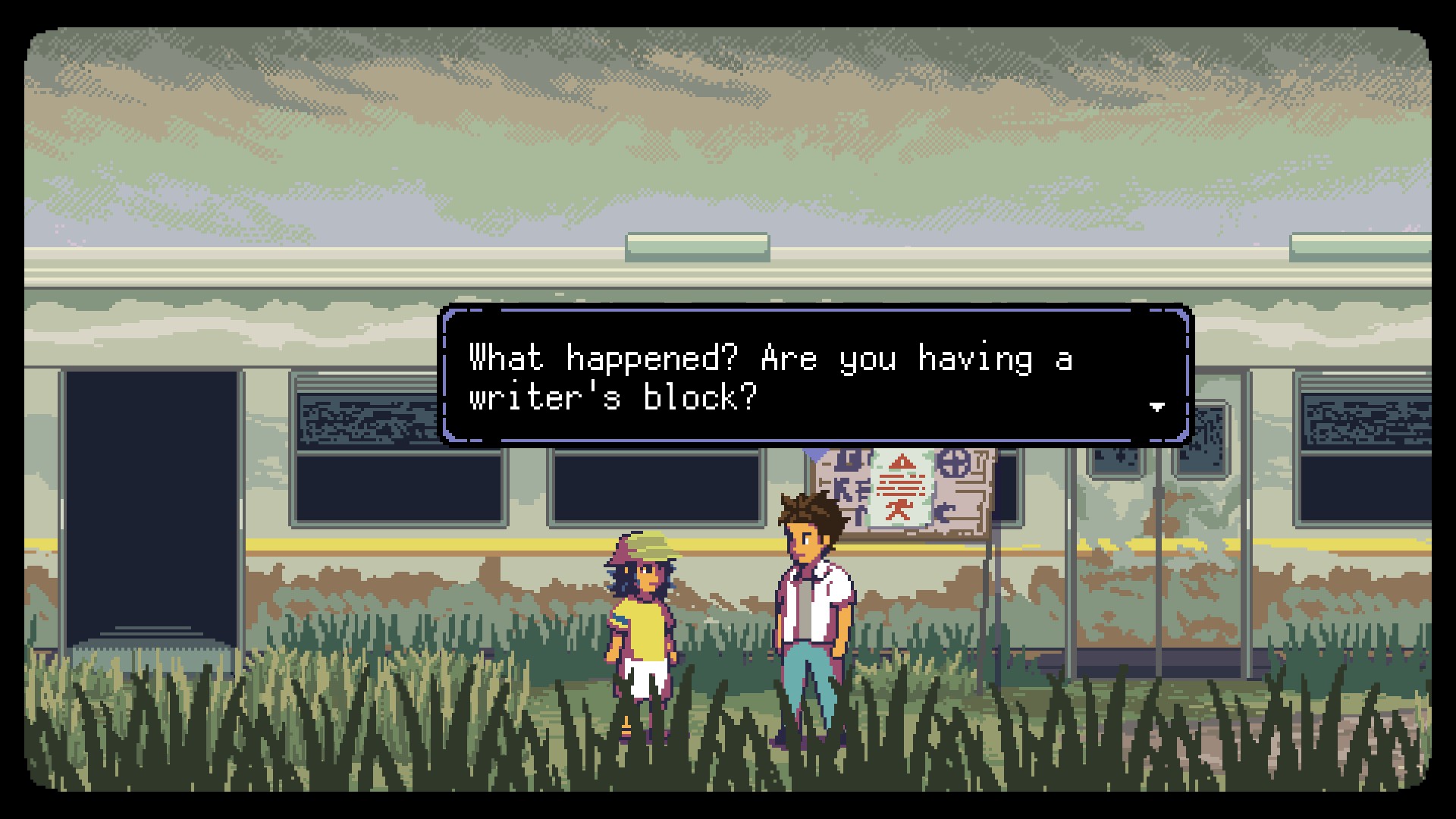Click the writer's block dialogue box
Image resolution: width=1456 pixels, height=819 pixels.
coord(816,375)
